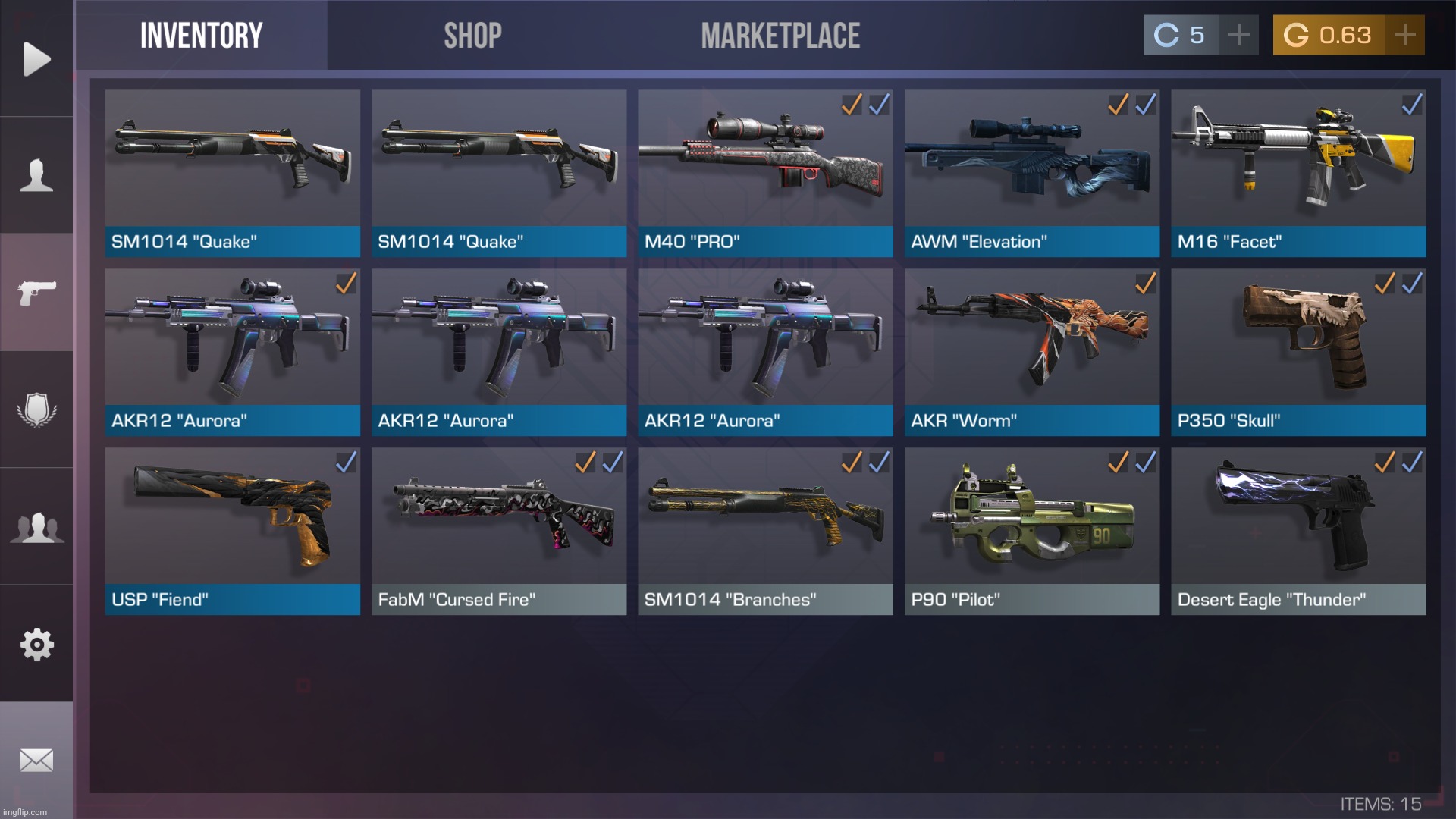Click the plus button beside gold balance
1456x819 pixels.
[x=1404, y=33]
